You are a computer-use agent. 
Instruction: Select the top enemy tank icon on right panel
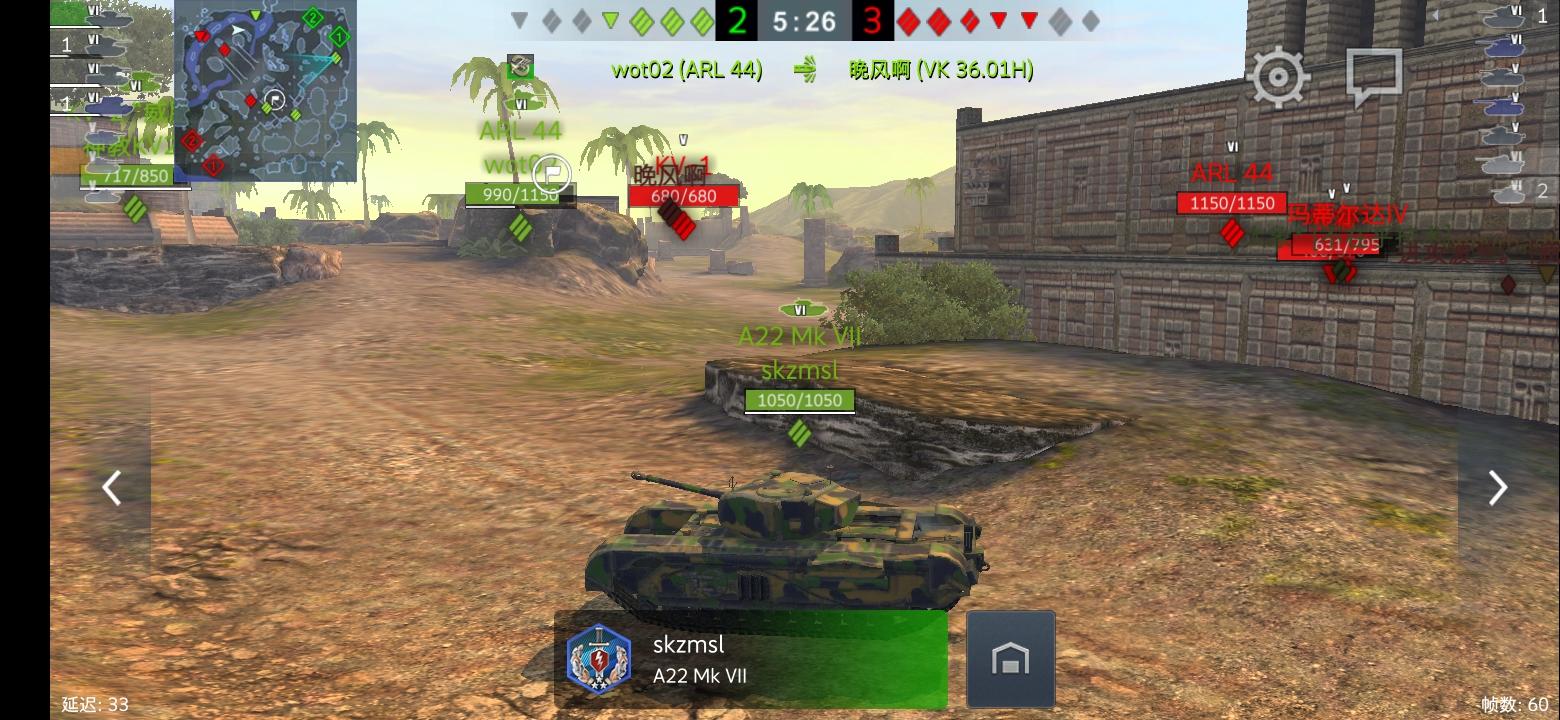click(x=1504, y=16)
